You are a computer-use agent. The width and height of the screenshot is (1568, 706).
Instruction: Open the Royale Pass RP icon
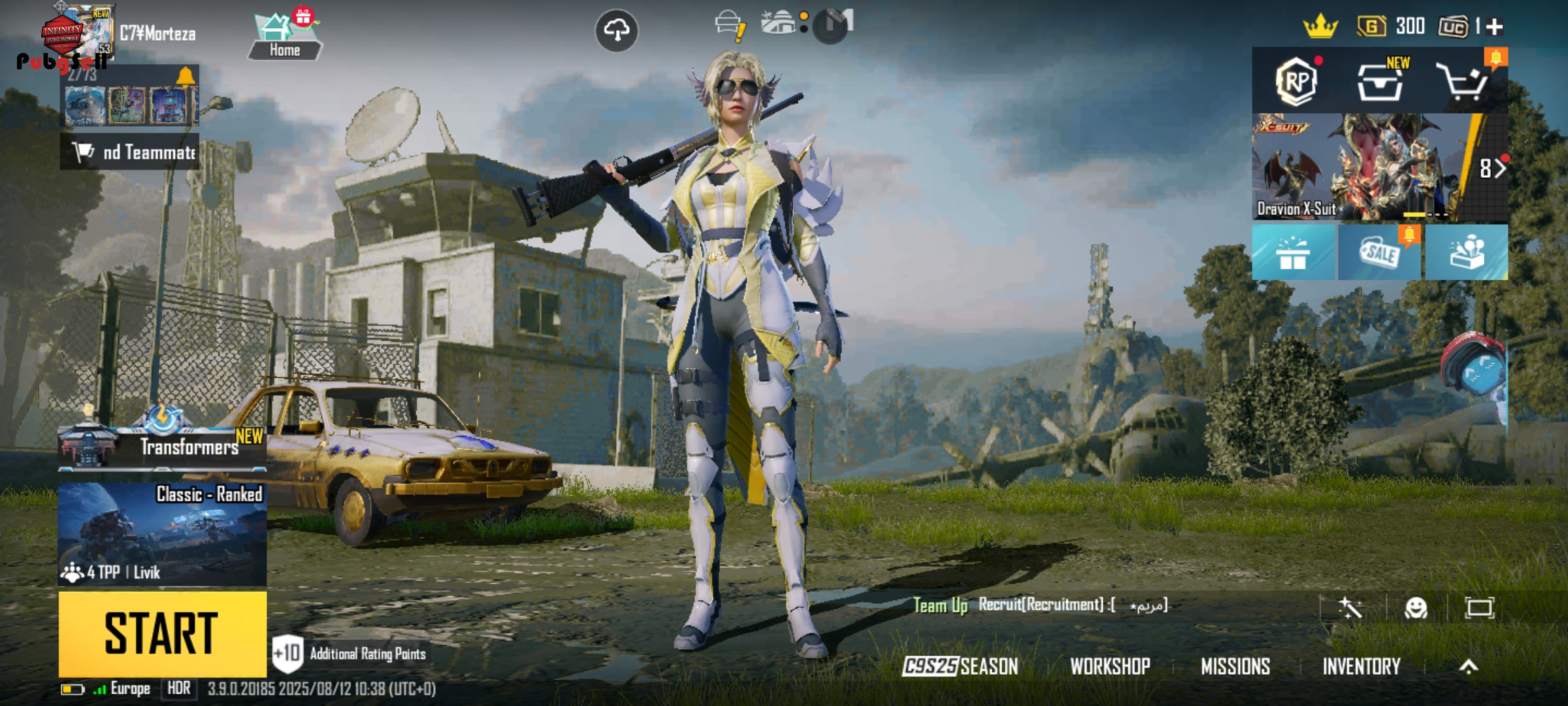1296,81
